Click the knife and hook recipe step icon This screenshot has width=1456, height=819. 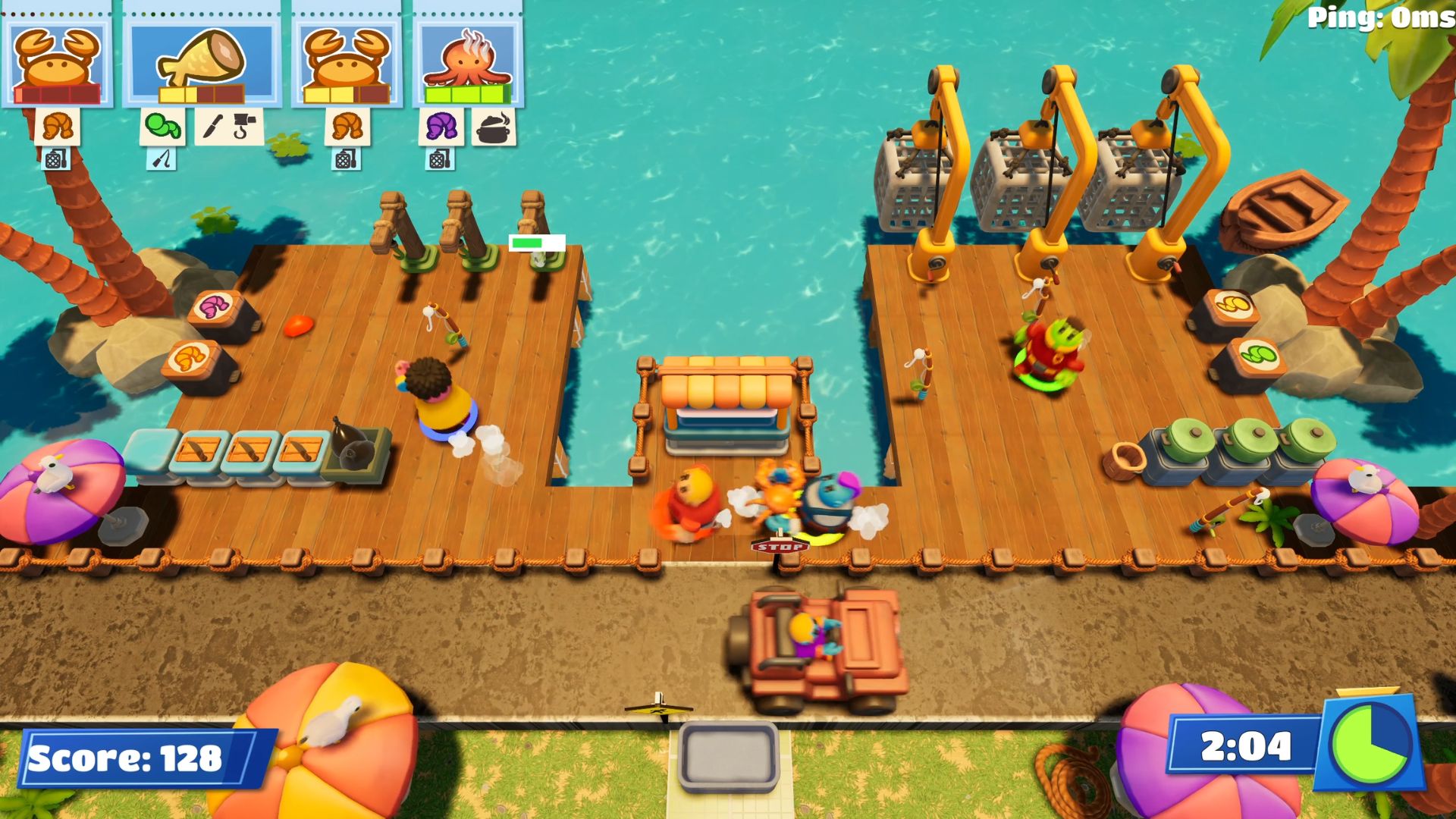click(229, 126)
